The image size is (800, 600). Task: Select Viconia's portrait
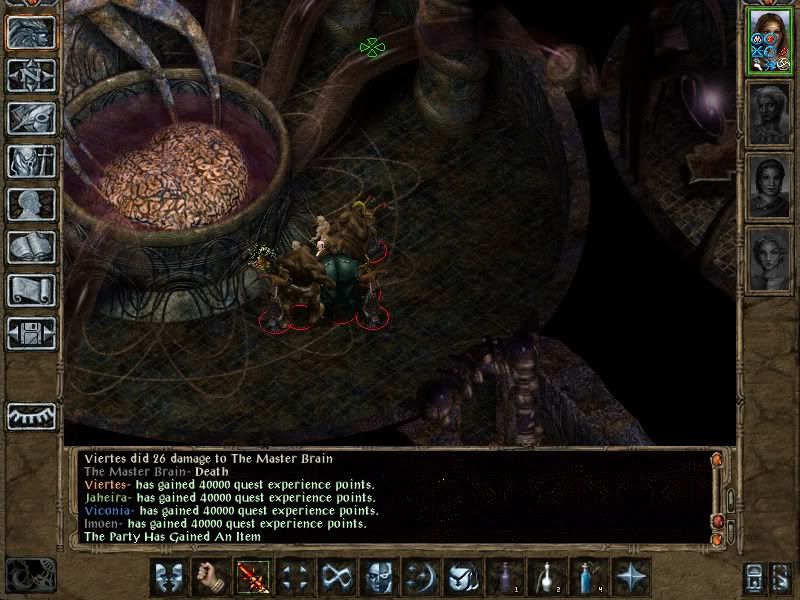[769, 186]
